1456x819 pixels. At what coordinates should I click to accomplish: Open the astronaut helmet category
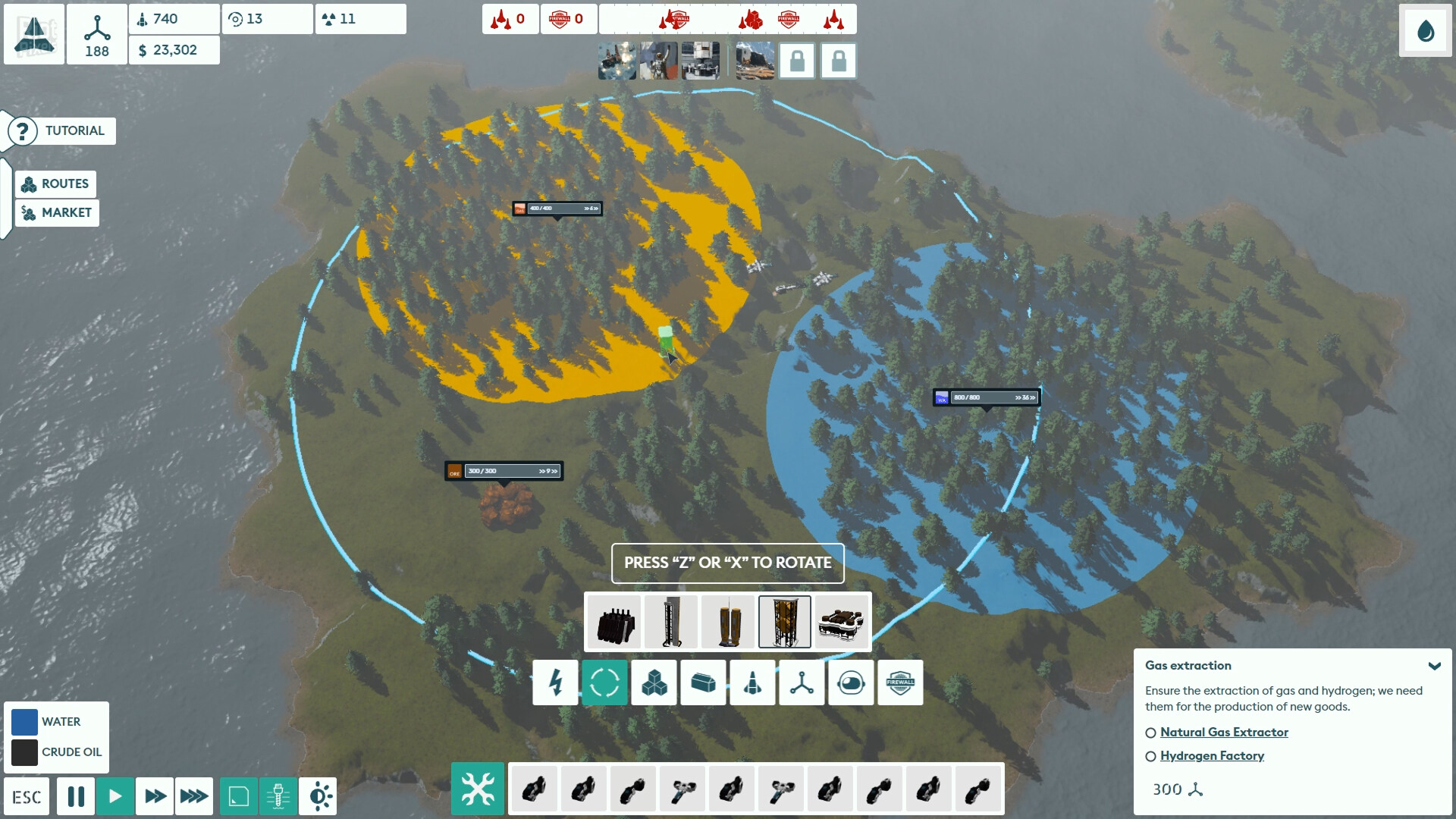click(851, 682)
